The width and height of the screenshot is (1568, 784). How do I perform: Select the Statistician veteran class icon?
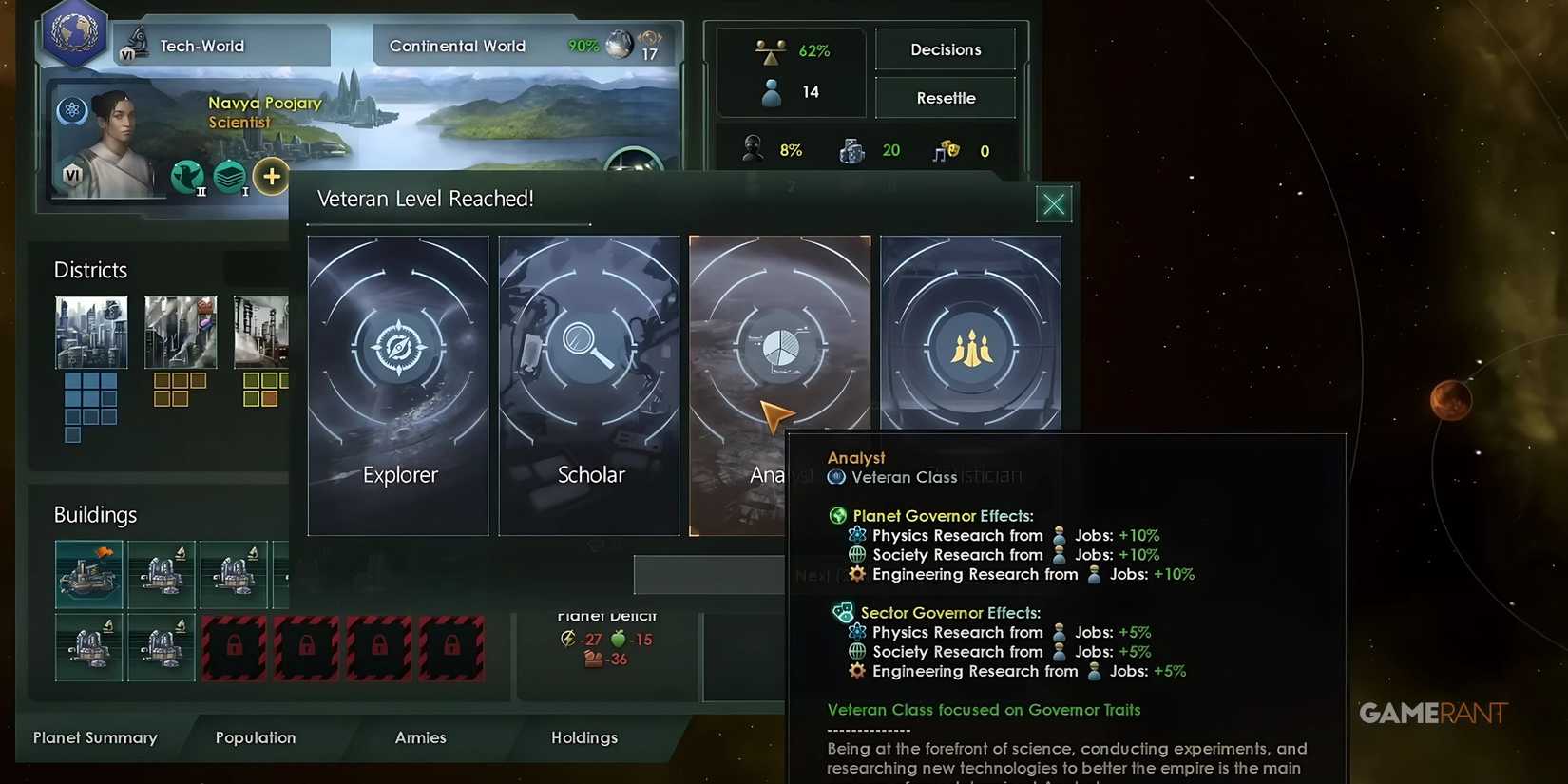pos(970,348)
